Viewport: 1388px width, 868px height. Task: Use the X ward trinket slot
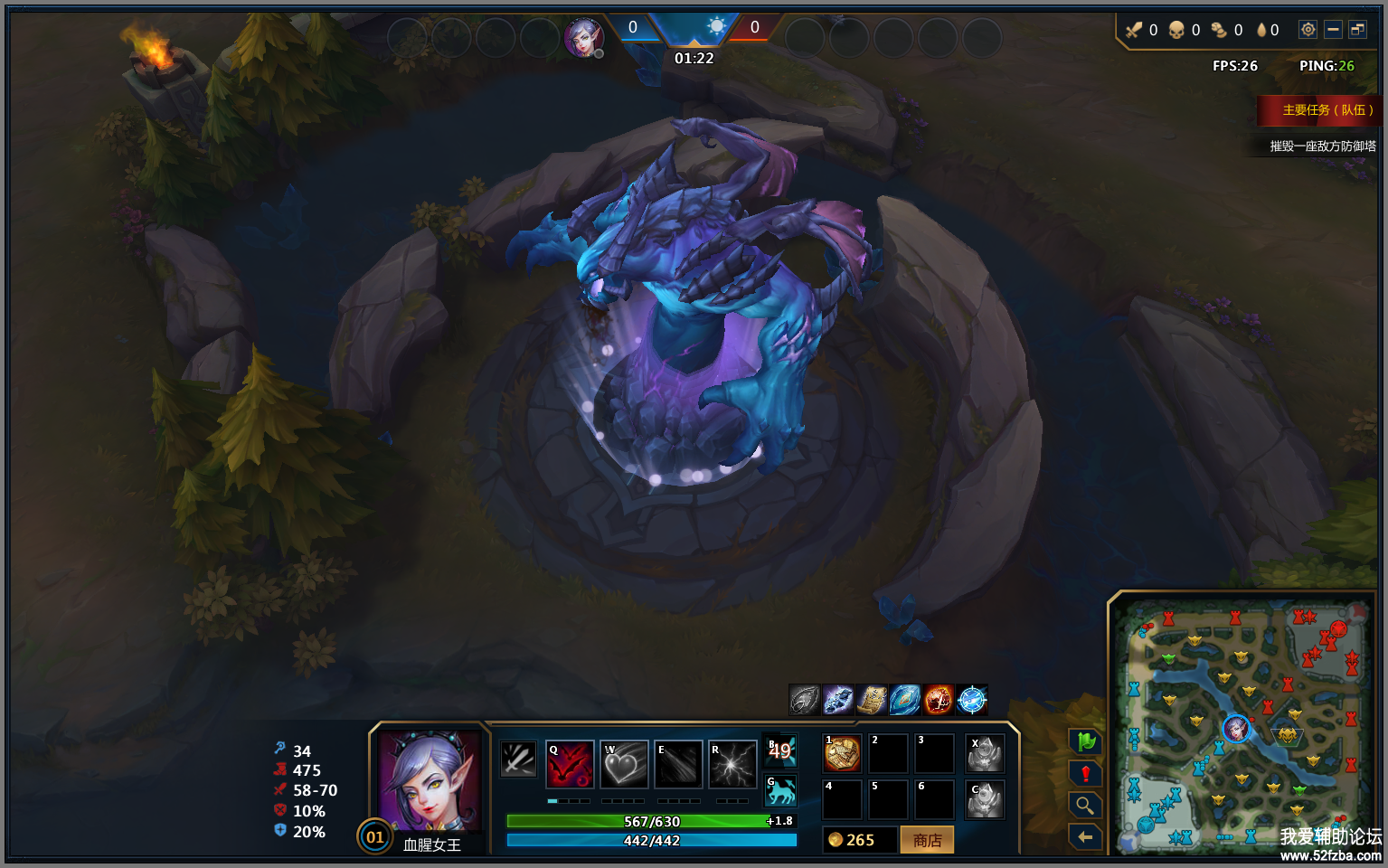click(x=985, y=753)
